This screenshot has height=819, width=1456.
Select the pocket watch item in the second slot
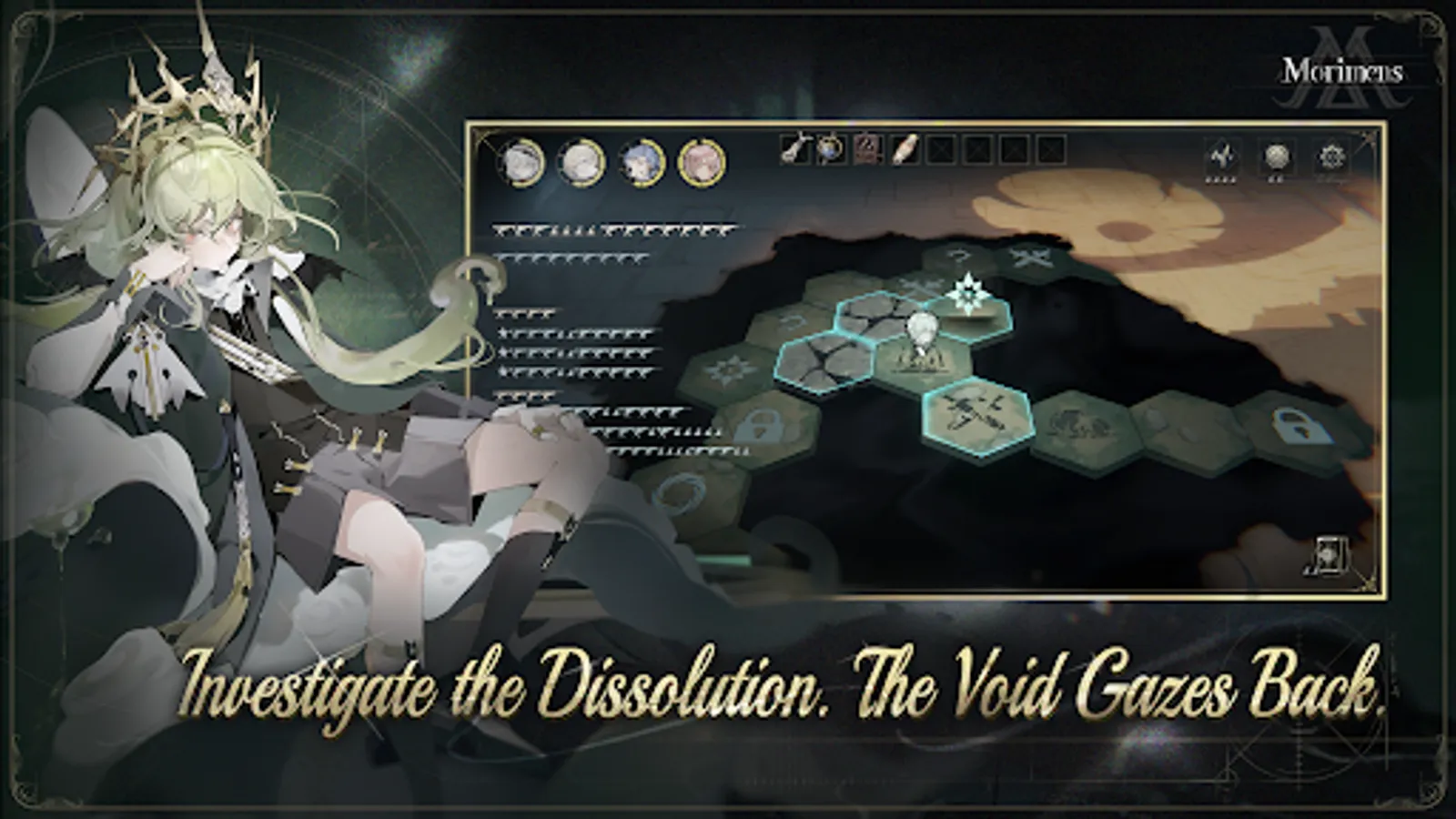point(830,155)
